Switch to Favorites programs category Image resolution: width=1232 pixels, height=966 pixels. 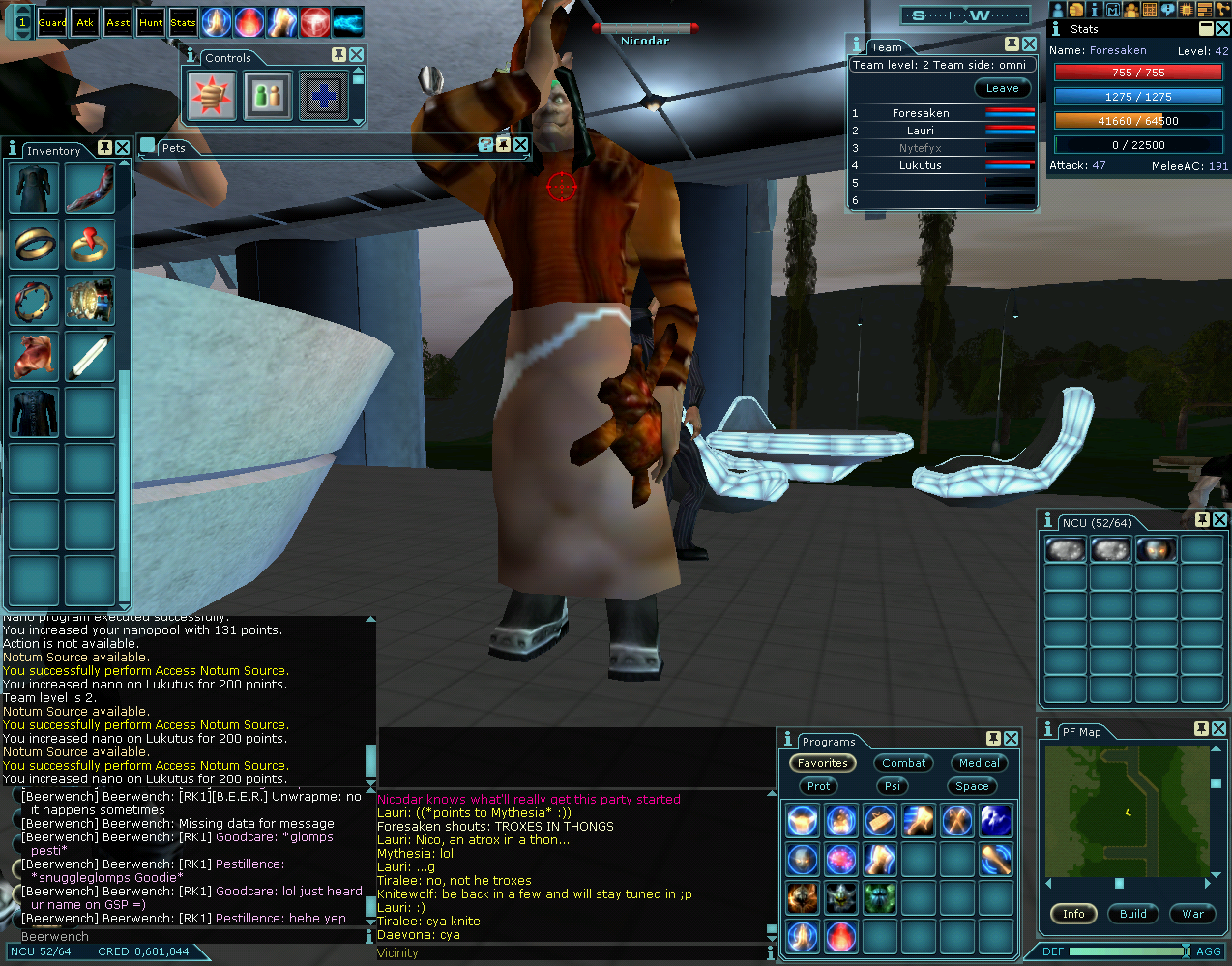(823, 763)
